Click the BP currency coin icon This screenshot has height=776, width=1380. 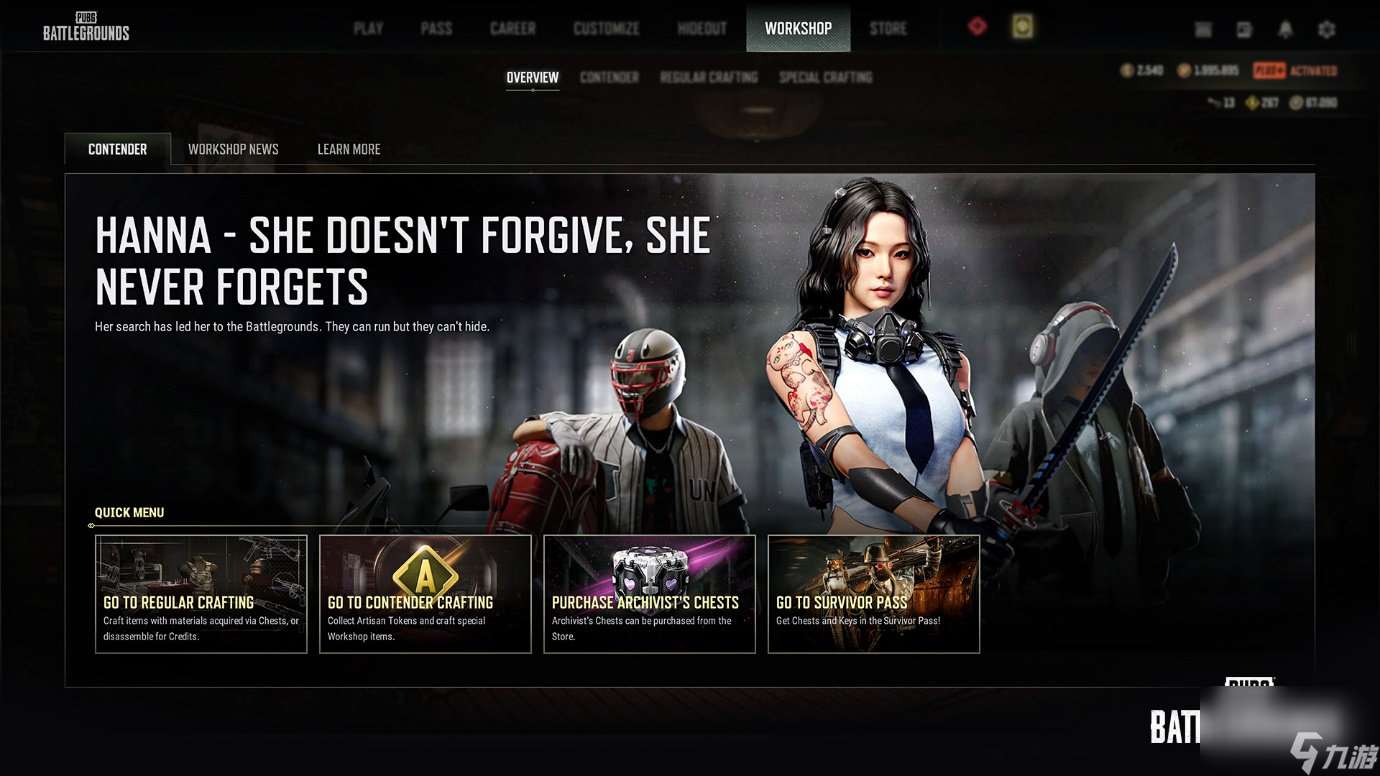[x=1185, y=70]
